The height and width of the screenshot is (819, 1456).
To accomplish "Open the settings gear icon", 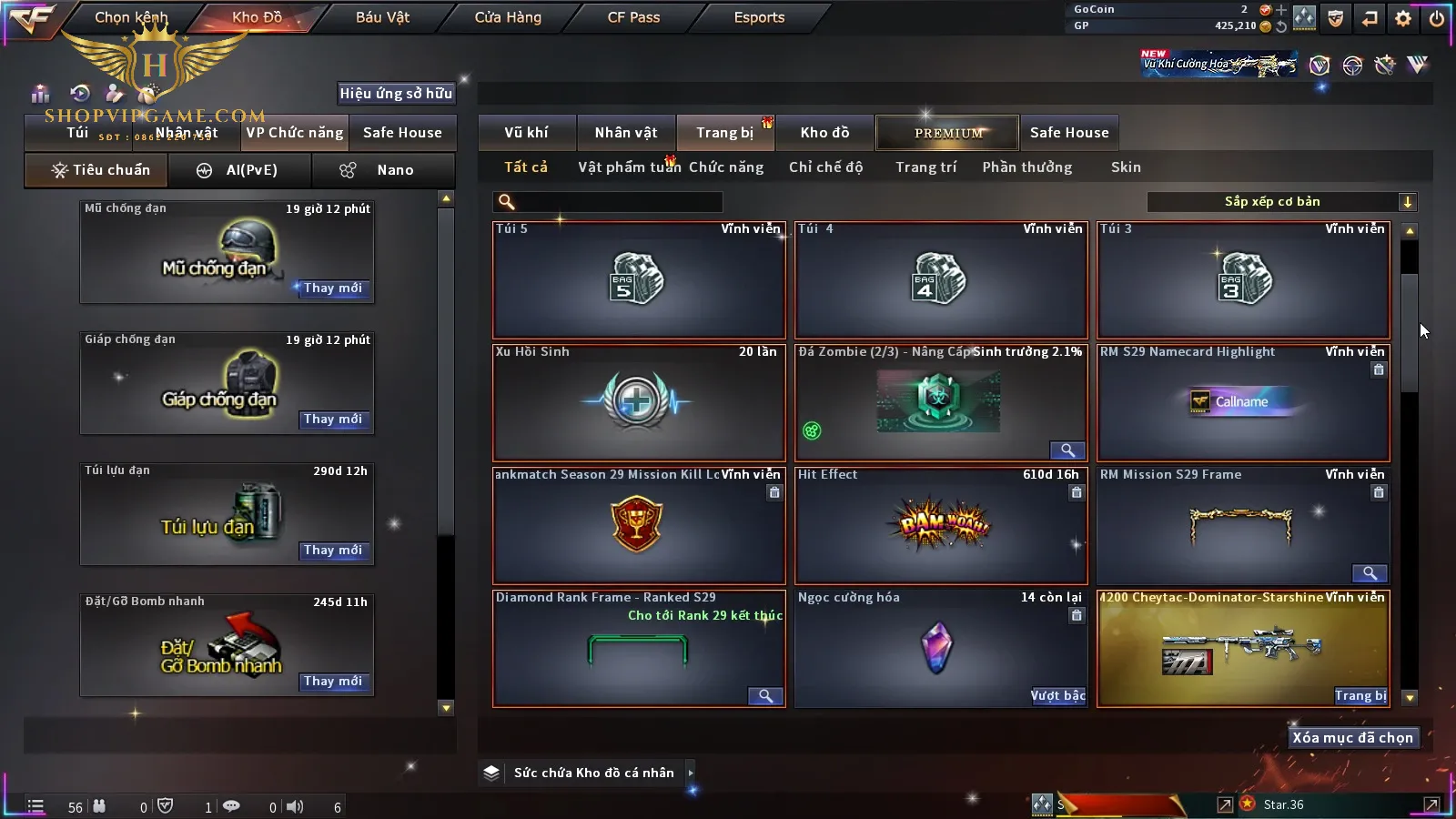I will click(x=1403, y=18).
